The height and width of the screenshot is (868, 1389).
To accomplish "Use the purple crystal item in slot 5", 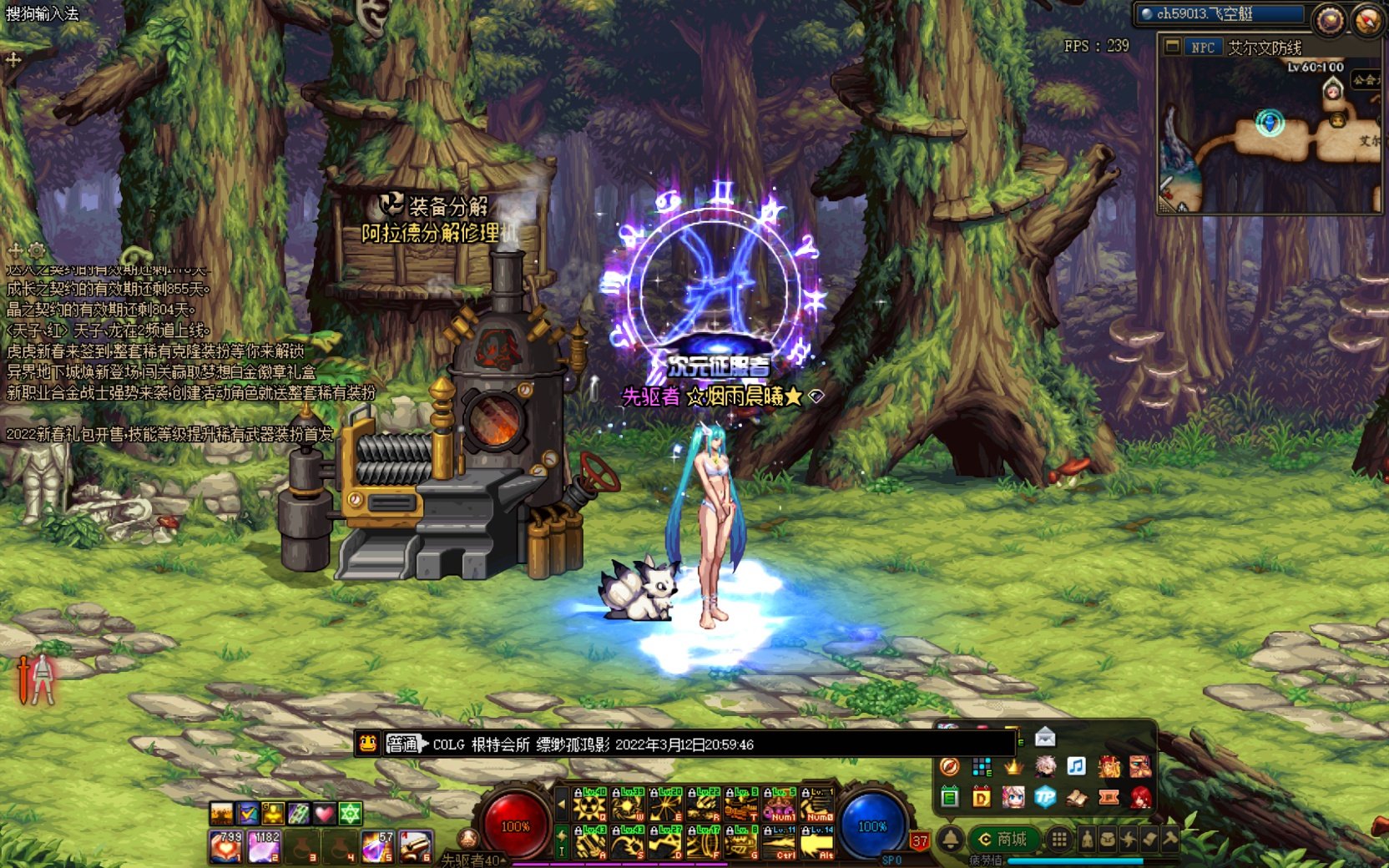I will click(377, 846).
